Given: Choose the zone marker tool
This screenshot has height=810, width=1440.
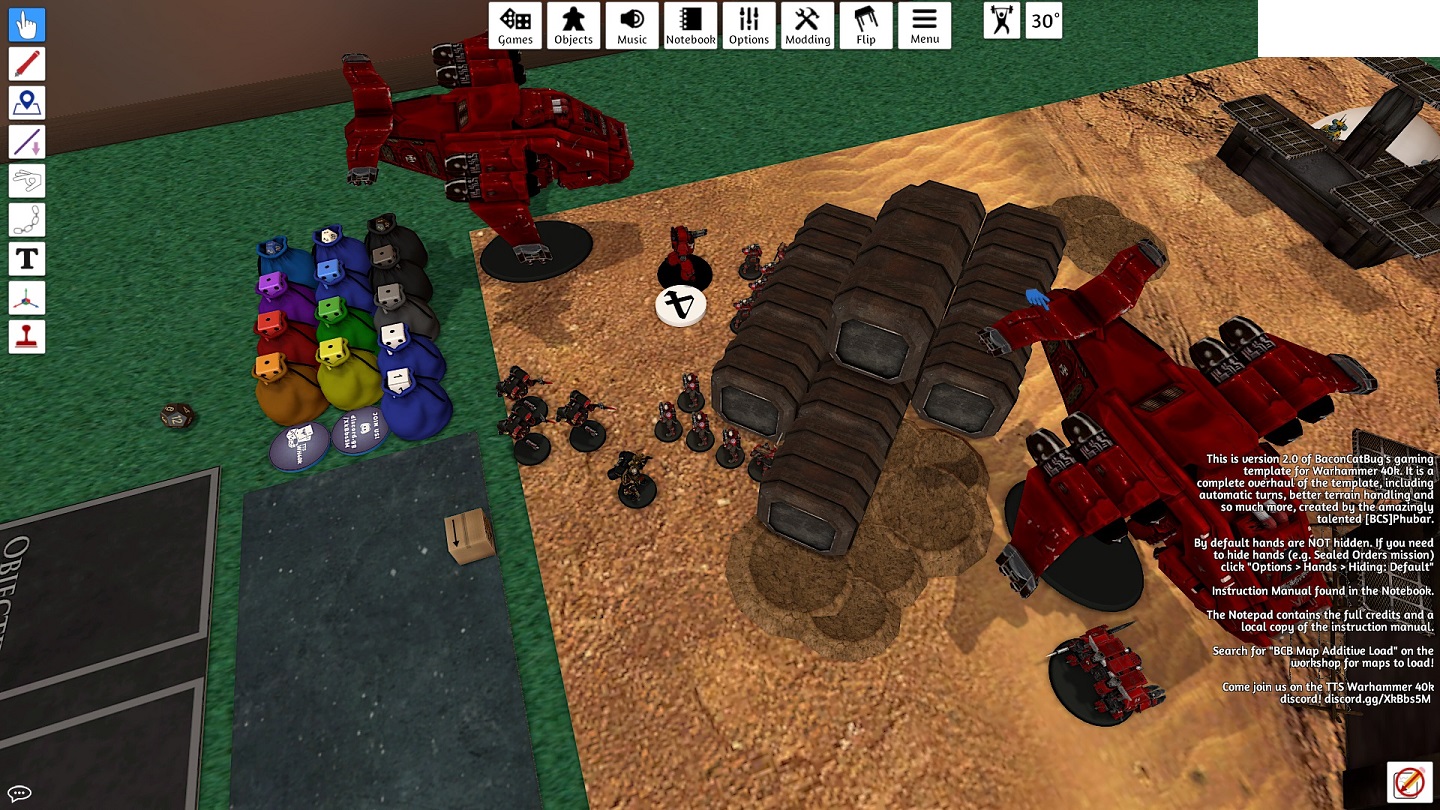Looking at the screenshot, I should click(x=27, y=103).
